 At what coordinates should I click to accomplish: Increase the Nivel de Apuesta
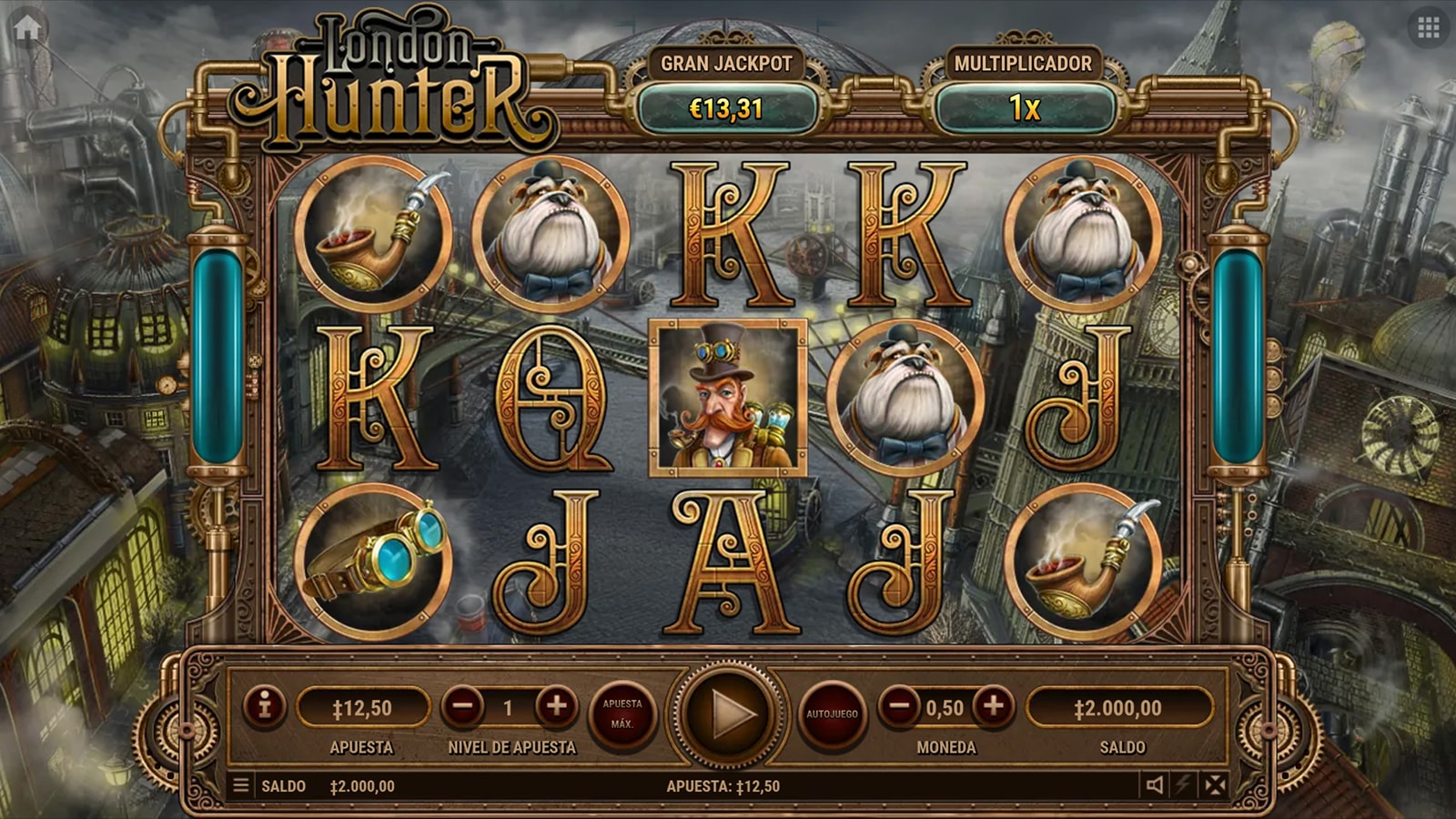tap(556, 706)
